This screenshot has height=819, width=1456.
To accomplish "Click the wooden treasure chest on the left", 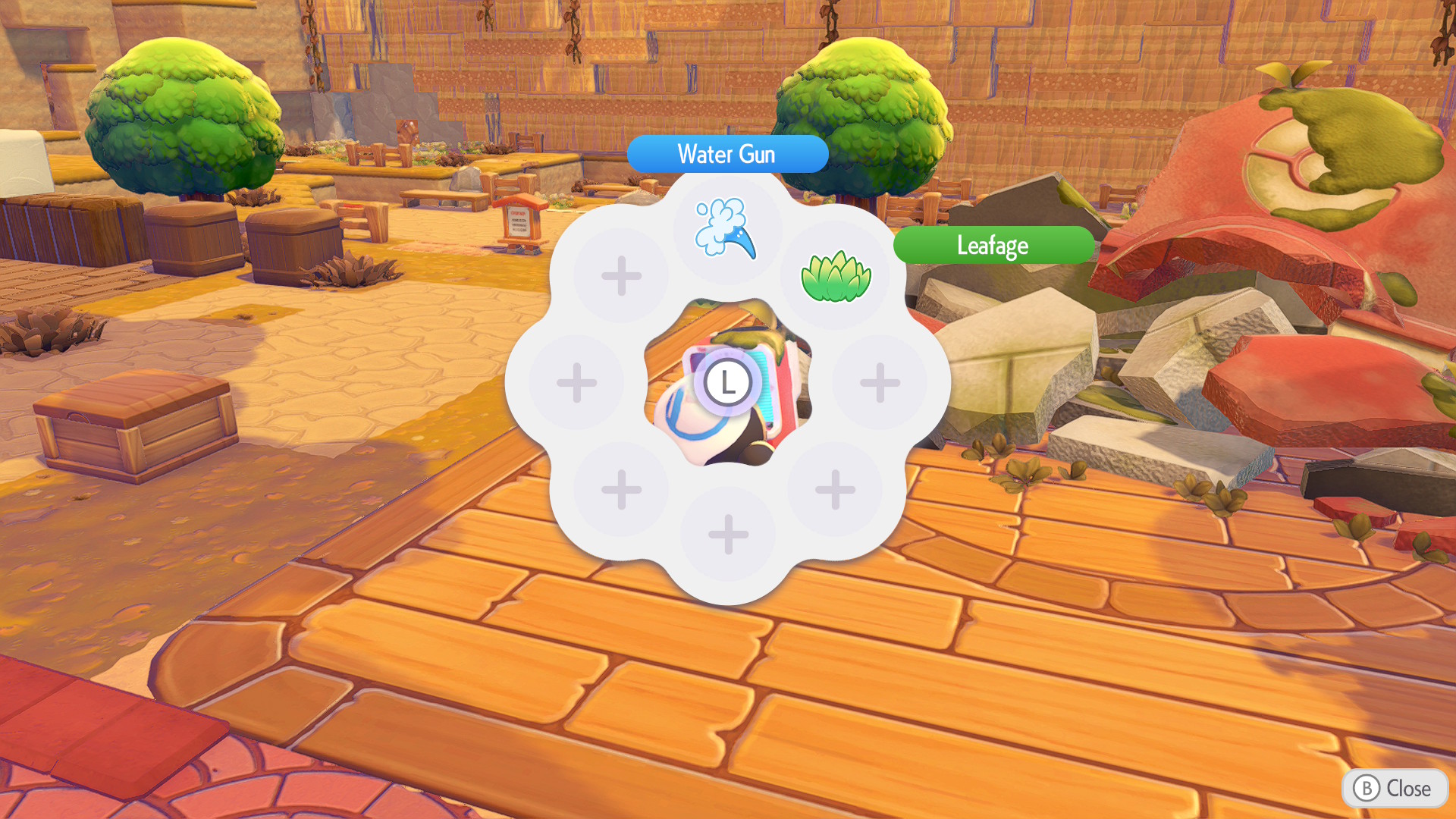I will 136,425.
